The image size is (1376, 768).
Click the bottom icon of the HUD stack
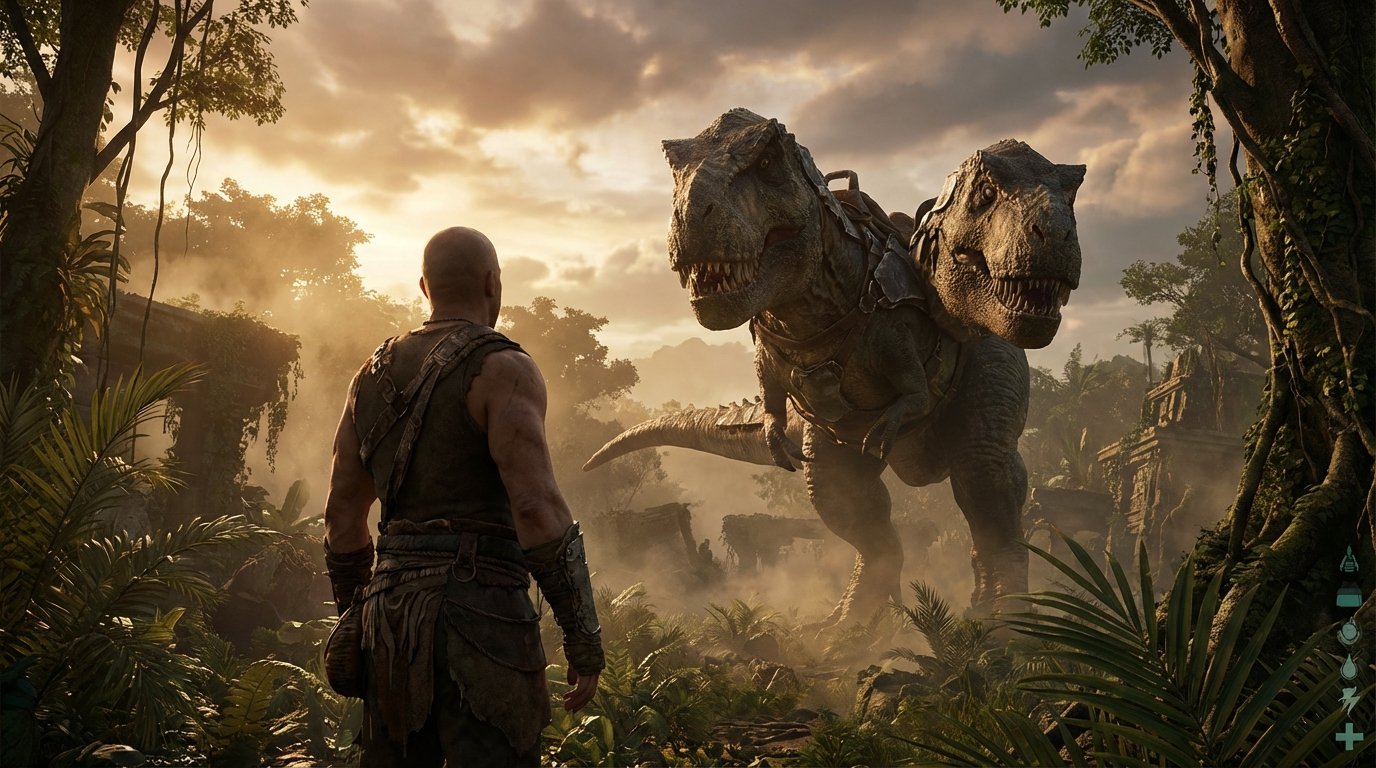(x=1349, y=733)
